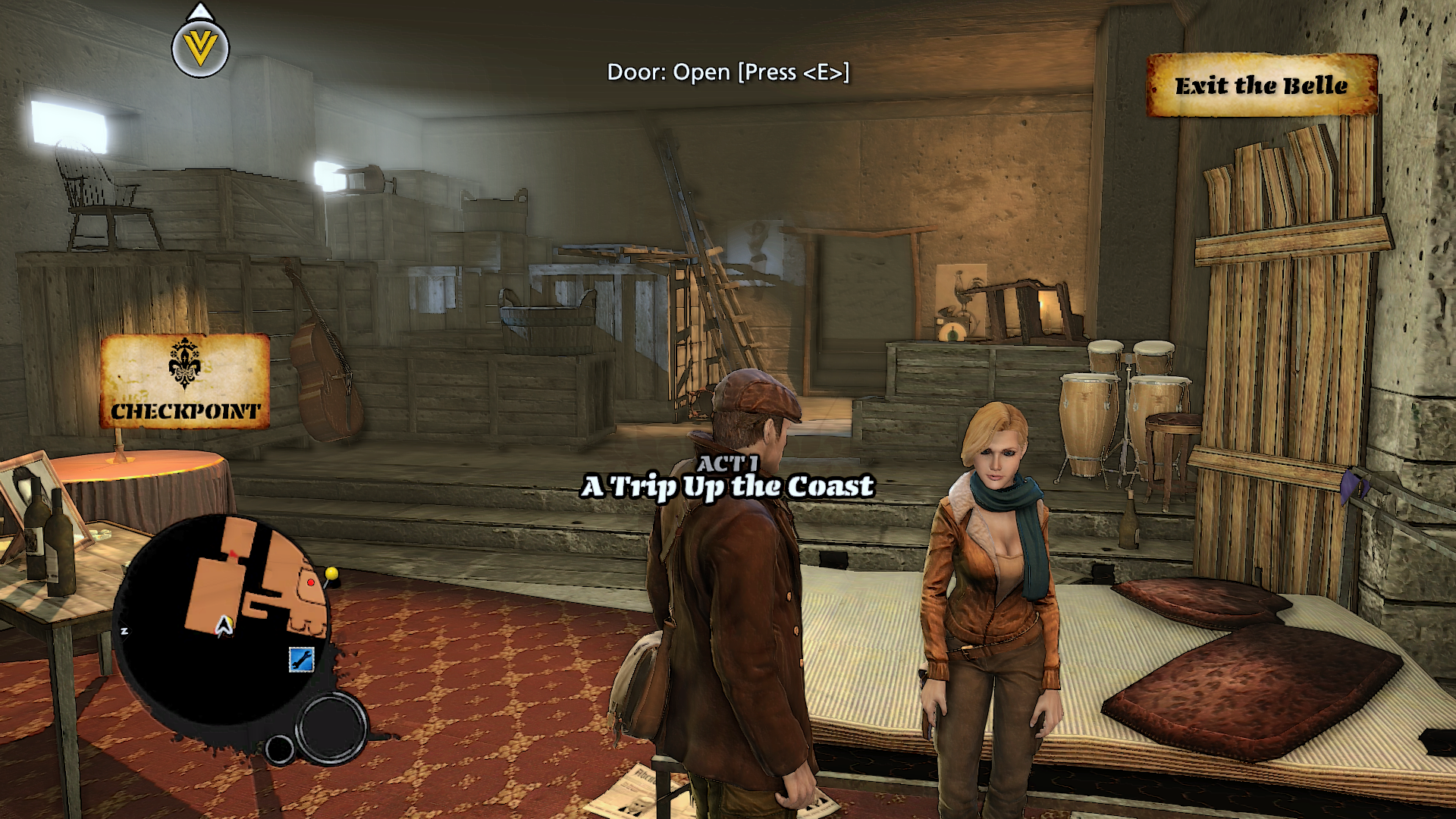Select the yellow objective waypoint icon
The width and height of the screenshot is (1456, 819).
tap(200, 49)
